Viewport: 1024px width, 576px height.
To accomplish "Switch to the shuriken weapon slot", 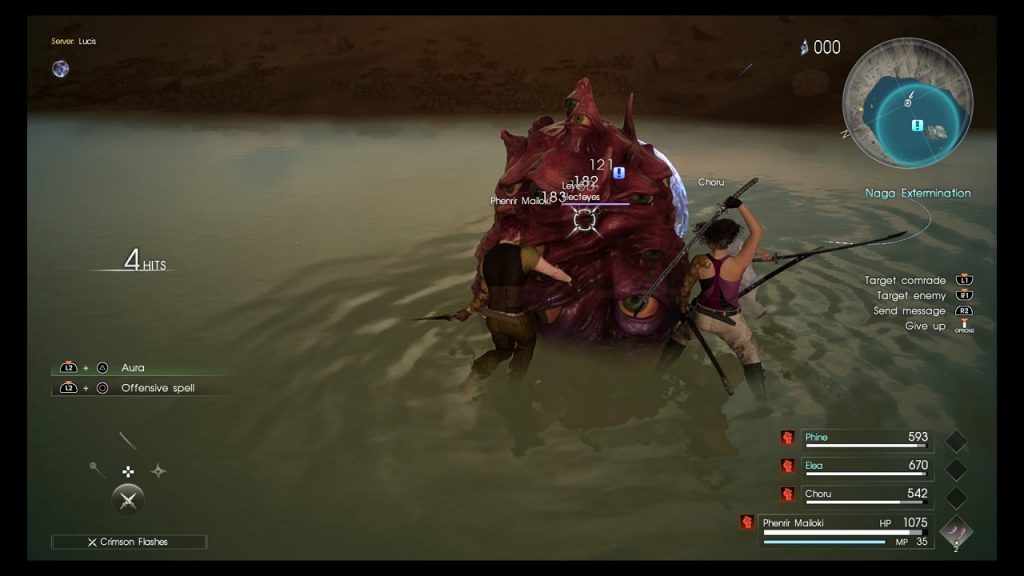I will pos(158,471).
